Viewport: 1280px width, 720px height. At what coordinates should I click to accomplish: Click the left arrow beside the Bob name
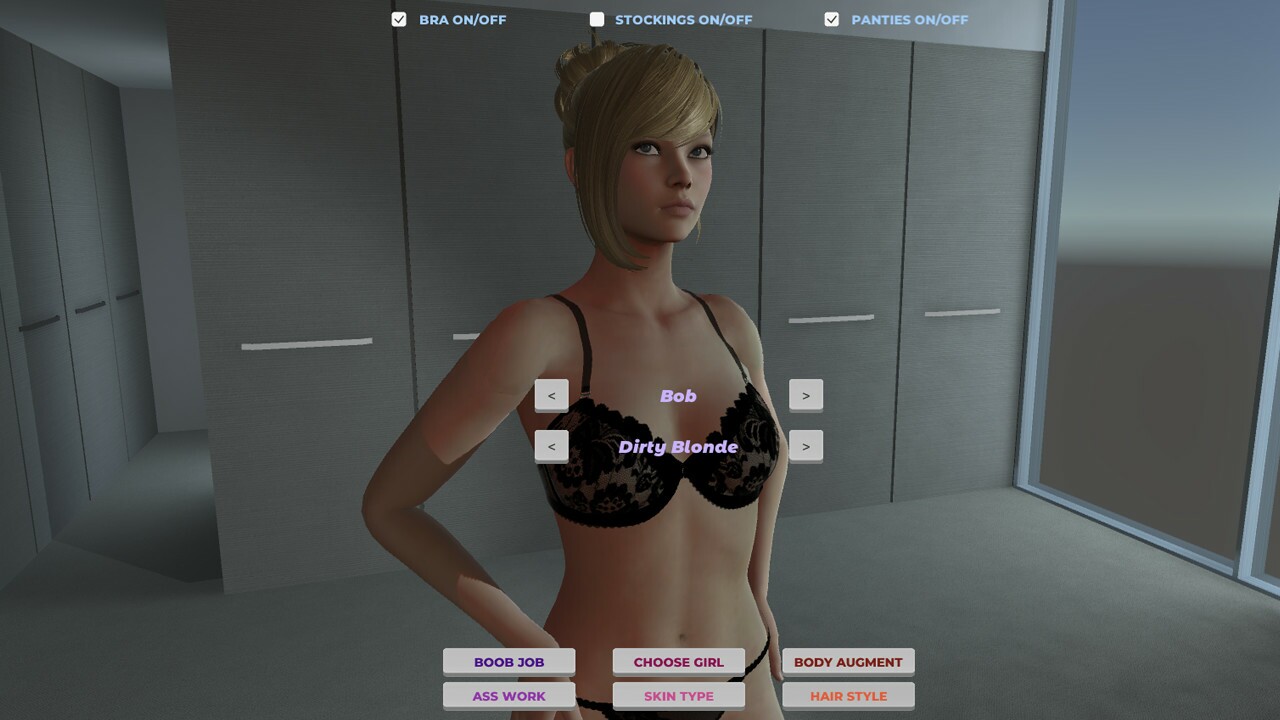coord(552,394)
